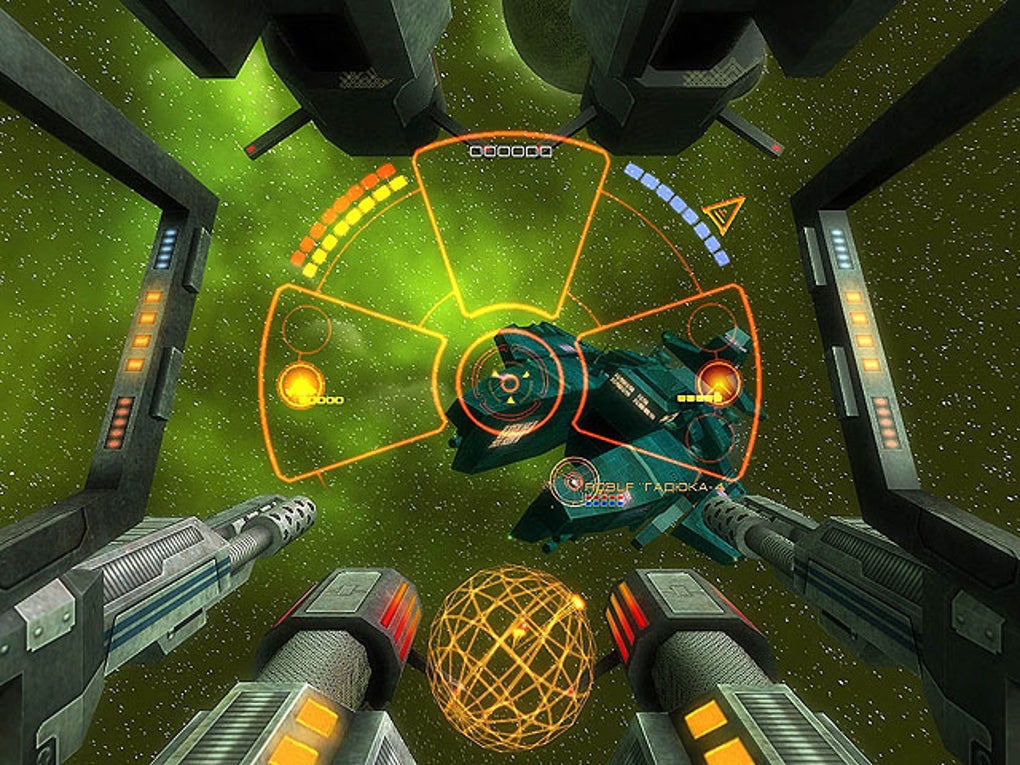Click the central aiming reticle

coord(510,381)
